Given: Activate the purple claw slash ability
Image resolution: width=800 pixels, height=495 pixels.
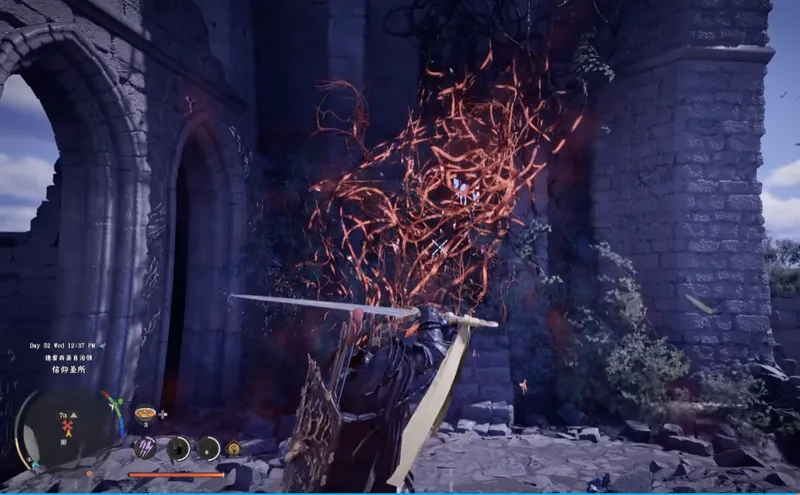Looking at the screenshot, I should 146,447.
